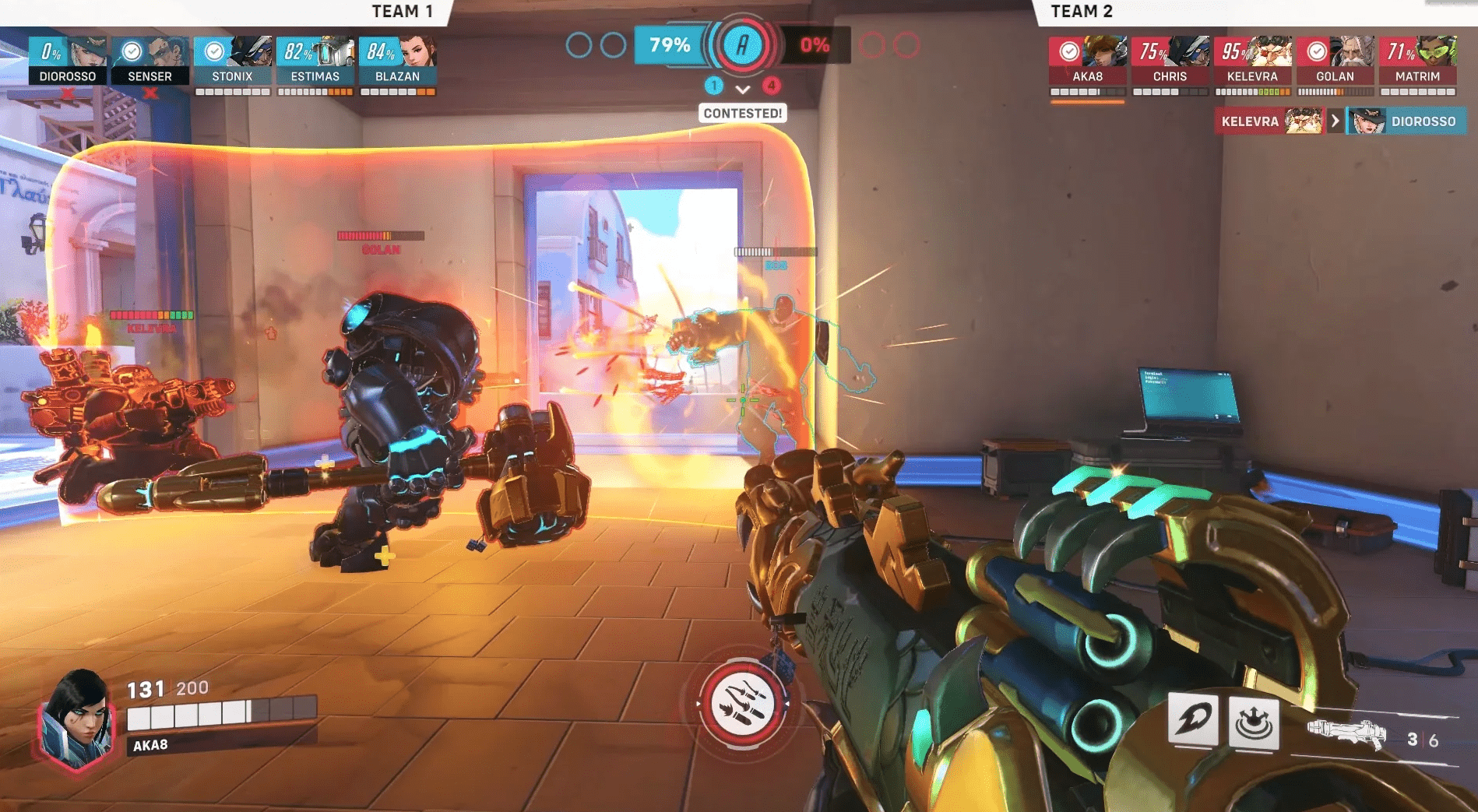The height and width of the screenshot is (812, 1478).
Task: Activate the Barrage ultimate icon
Action: pyautogui.click(x=742, y=703)
